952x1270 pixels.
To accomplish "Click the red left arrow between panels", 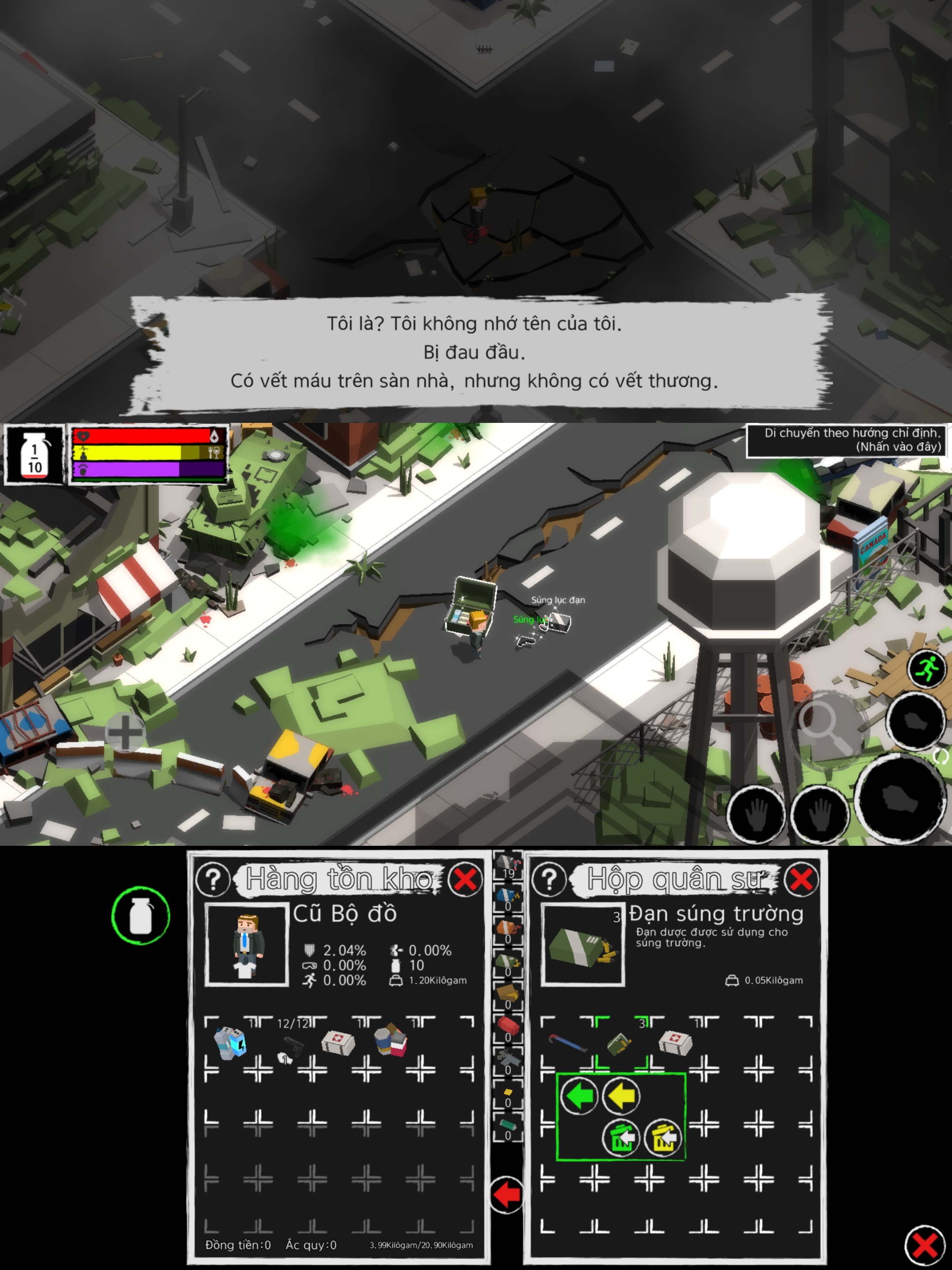I will (507, 1195).
